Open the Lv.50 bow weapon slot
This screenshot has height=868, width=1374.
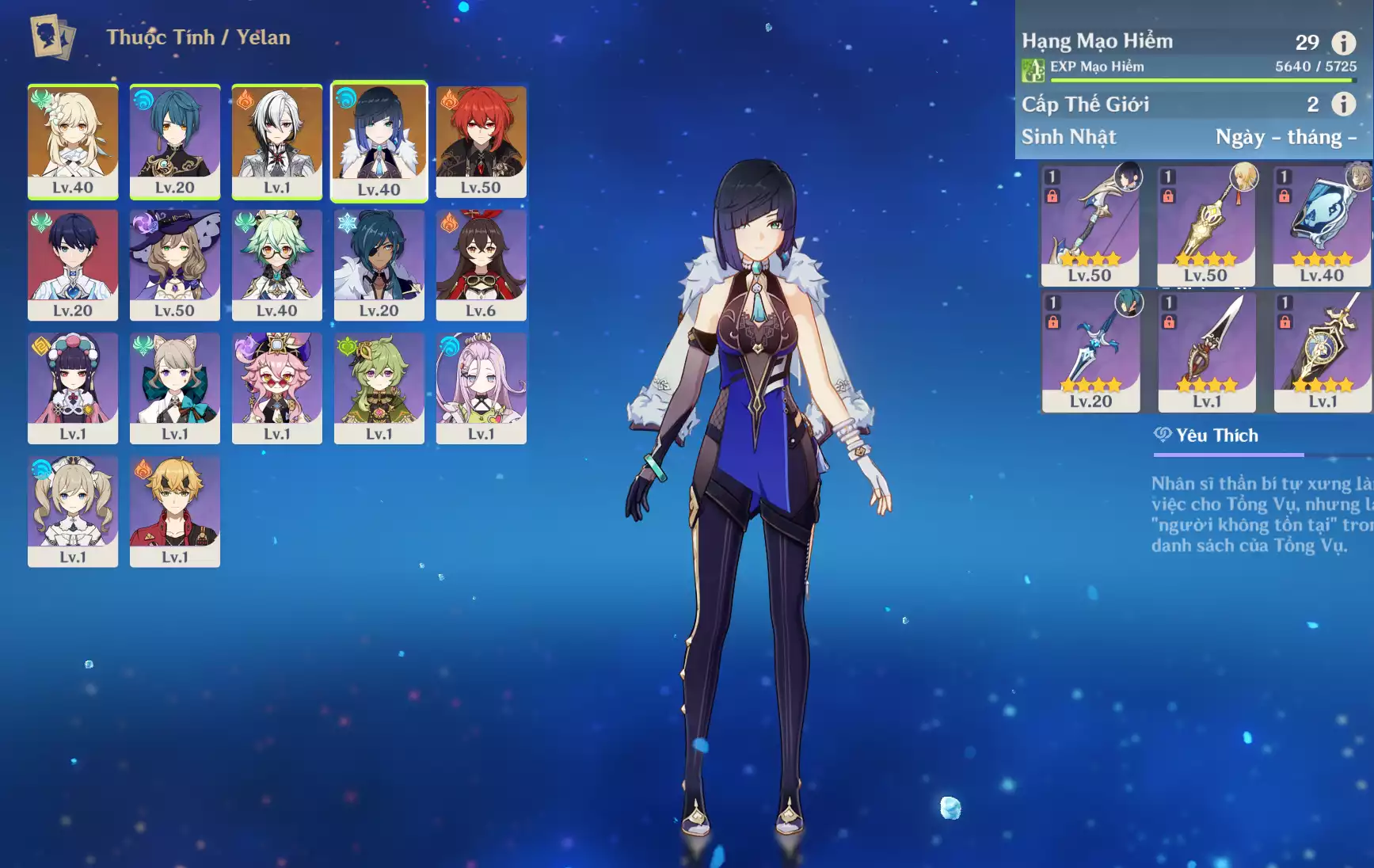coord(1090,226)
